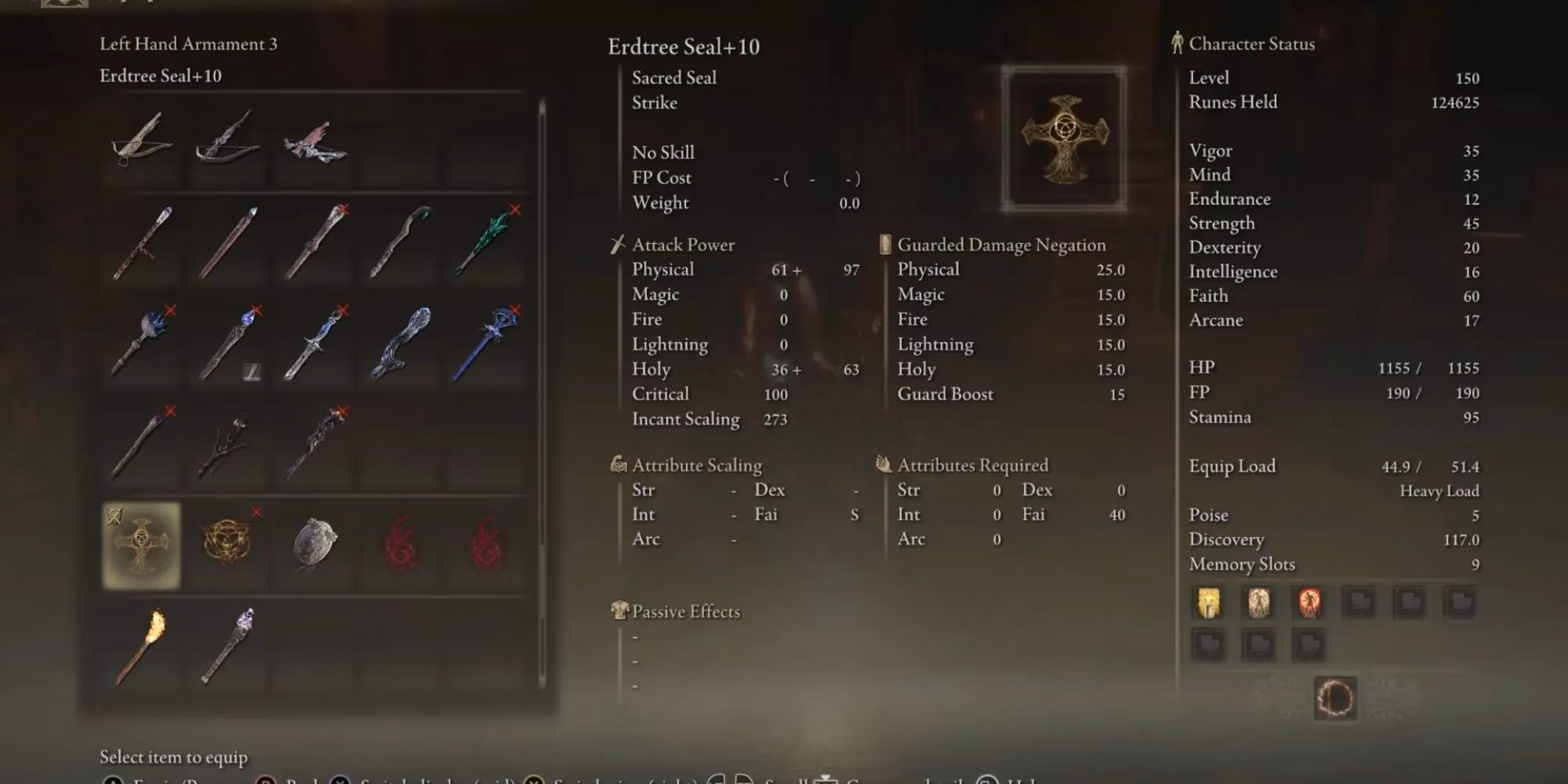This screenshot has width=1568, height=784.
Task: Select the red flame-figure incantation icon
Action: 1308,603
